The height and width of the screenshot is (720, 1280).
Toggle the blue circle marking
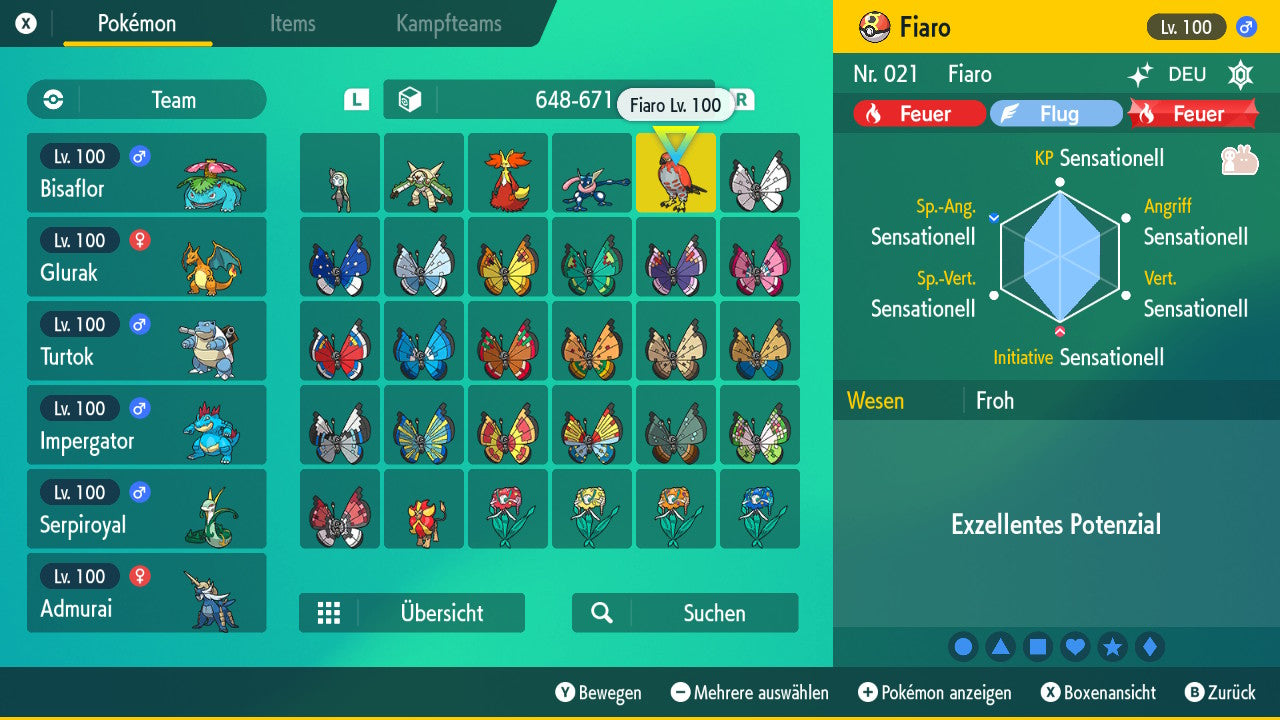tap(964, 647)
